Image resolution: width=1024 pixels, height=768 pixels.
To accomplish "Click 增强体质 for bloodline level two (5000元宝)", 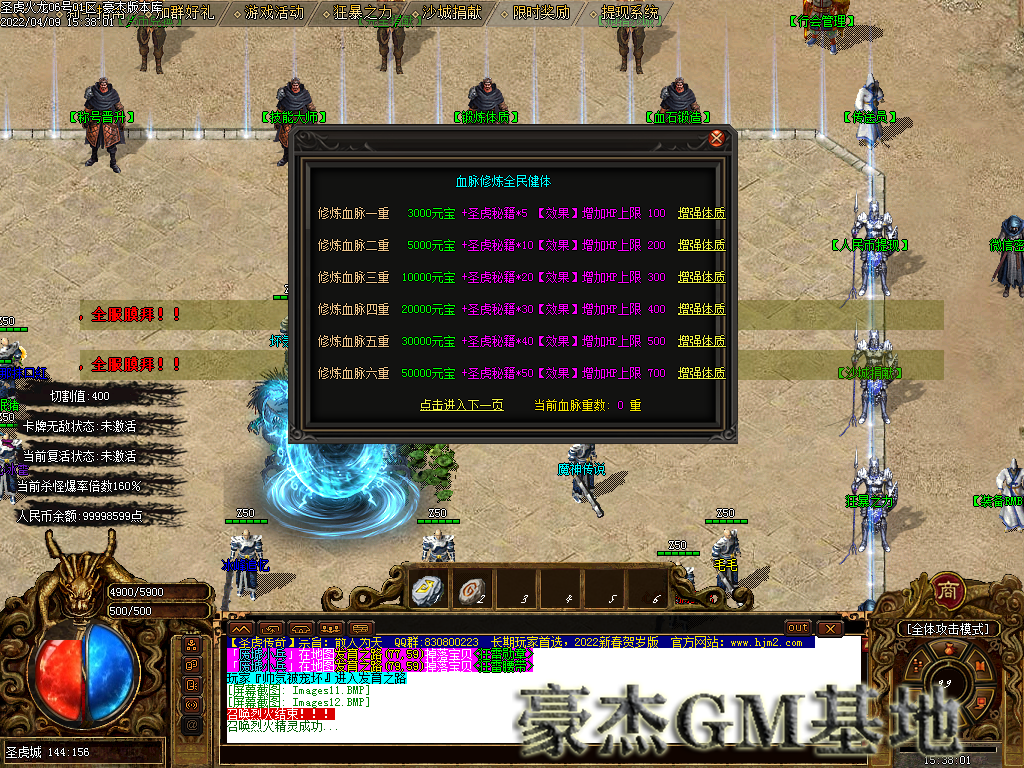I will click(x=701, y=245).
